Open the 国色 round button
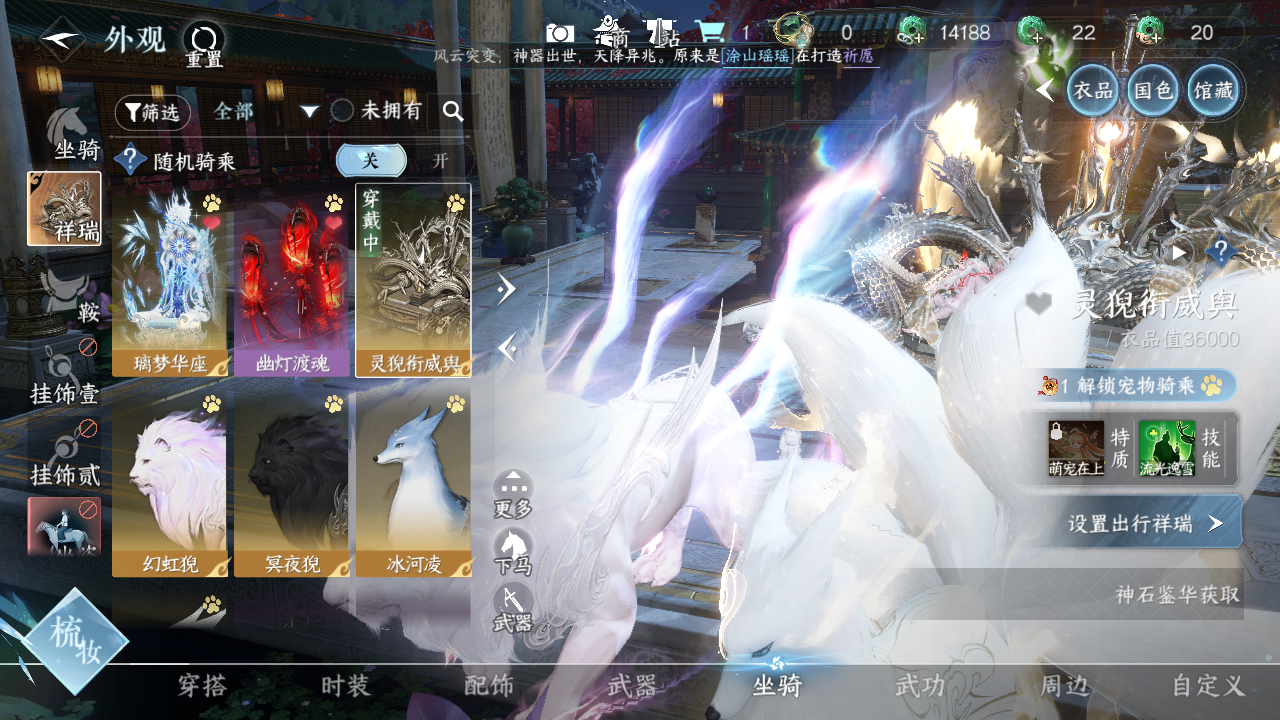Image resolution: width=1280 pixels, height=720 pixels. (1152, 90)
